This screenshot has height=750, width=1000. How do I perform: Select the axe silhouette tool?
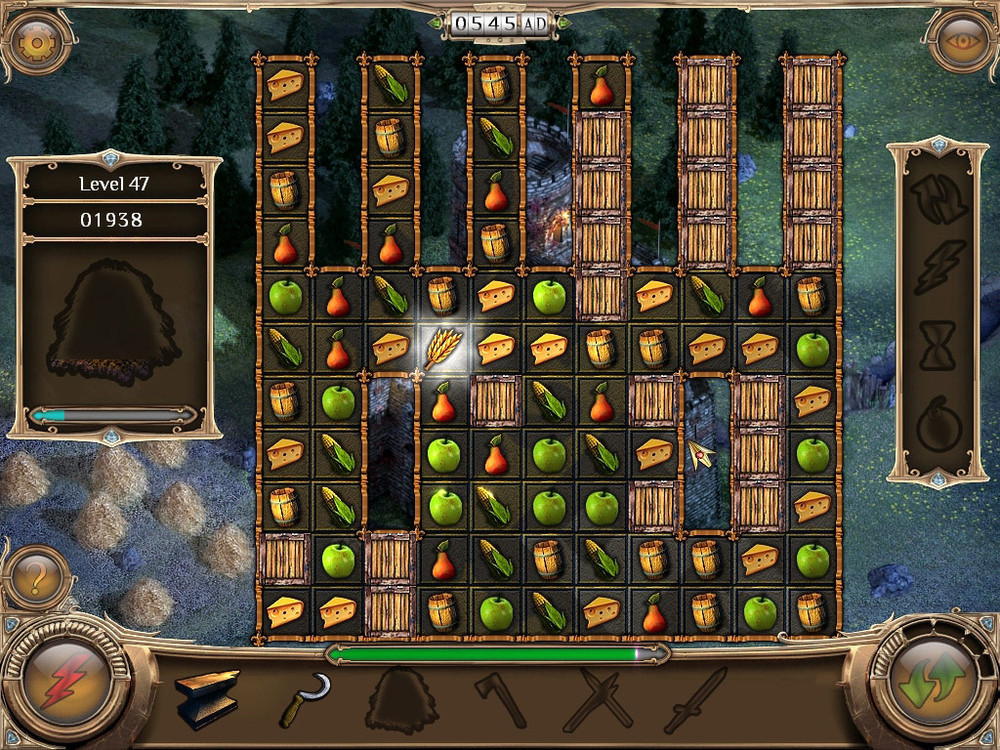[499, 698]
